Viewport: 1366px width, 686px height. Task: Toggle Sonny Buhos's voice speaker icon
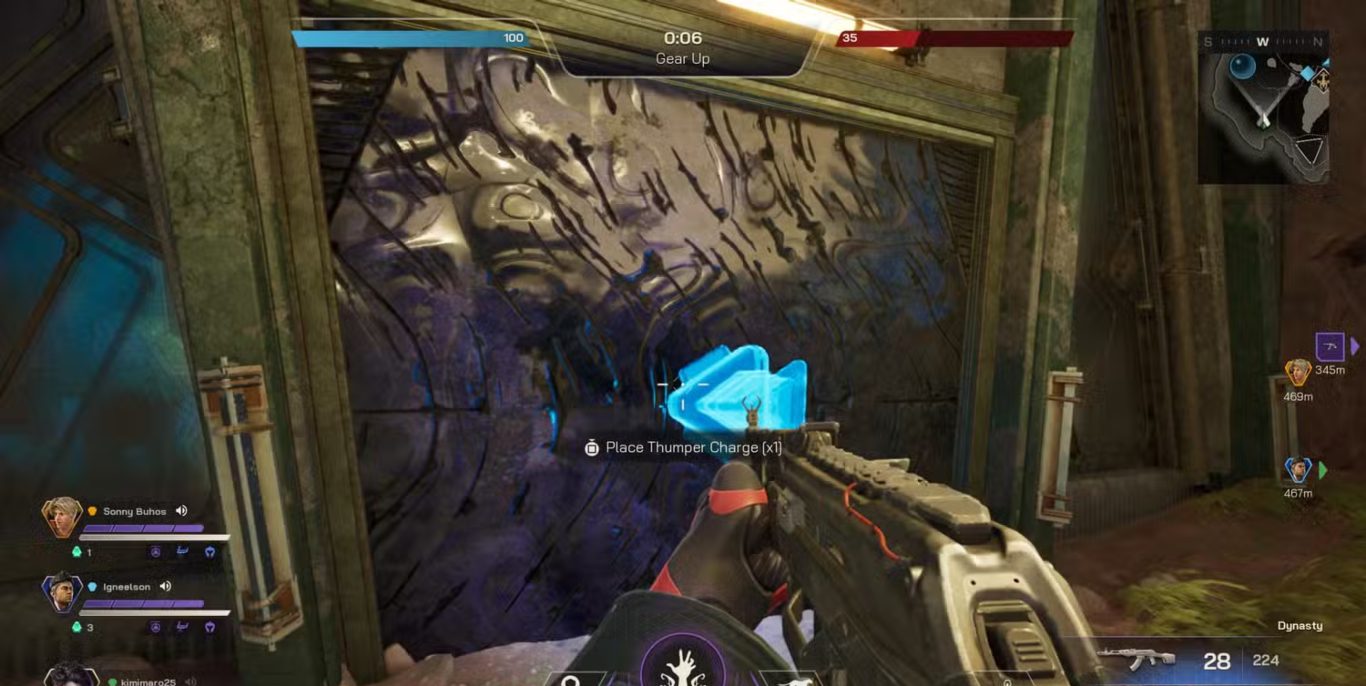pyautogui.click(x=182, y=511)
